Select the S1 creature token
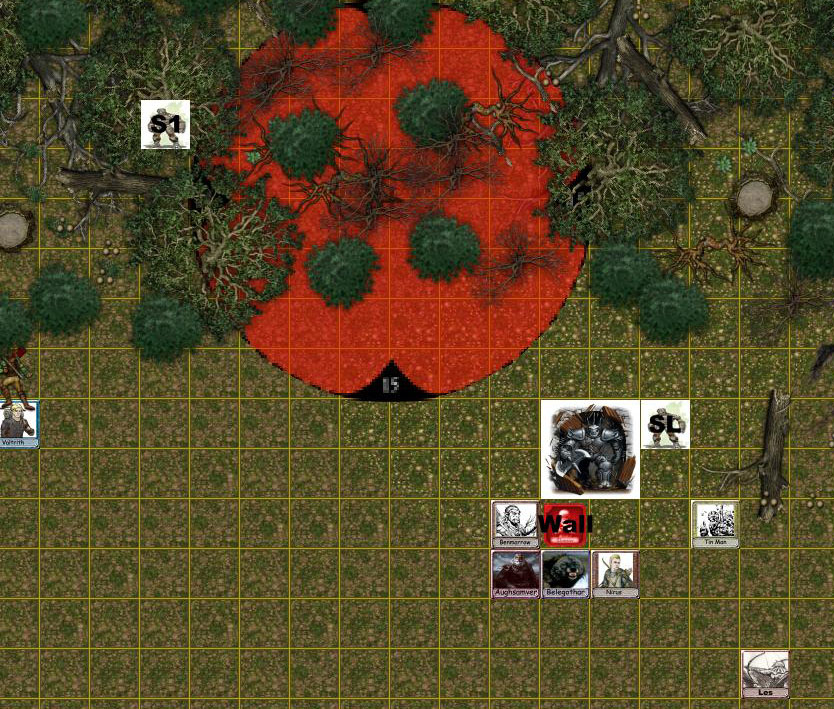This screenshot has height=709, width=834. point(165,124)
